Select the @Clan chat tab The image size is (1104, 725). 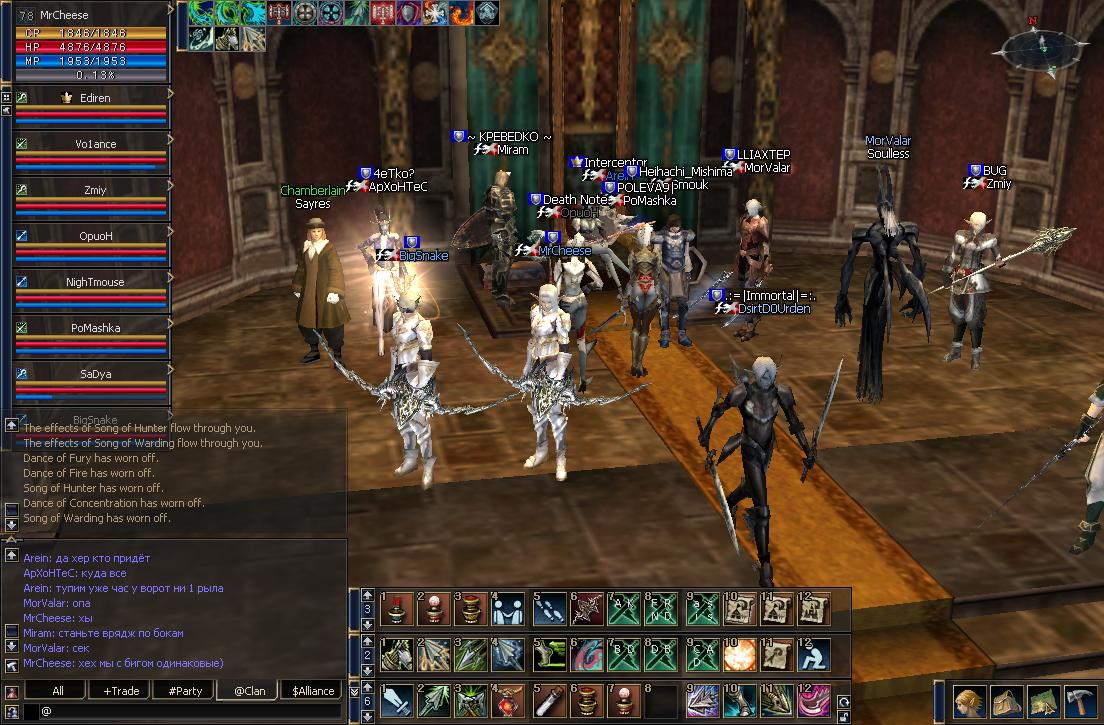(249, 691)
